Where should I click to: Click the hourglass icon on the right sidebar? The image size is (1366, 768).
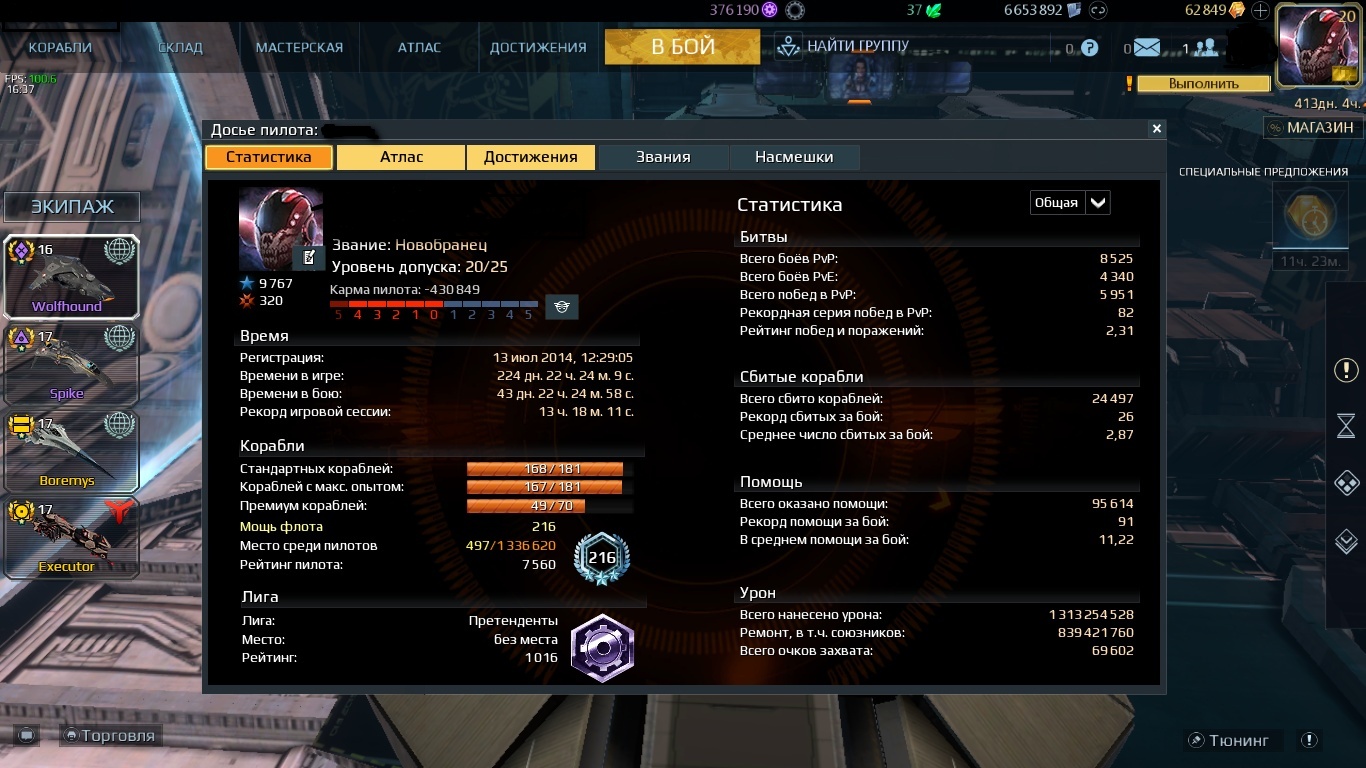pyautogui.click(x=1344, y=427)
